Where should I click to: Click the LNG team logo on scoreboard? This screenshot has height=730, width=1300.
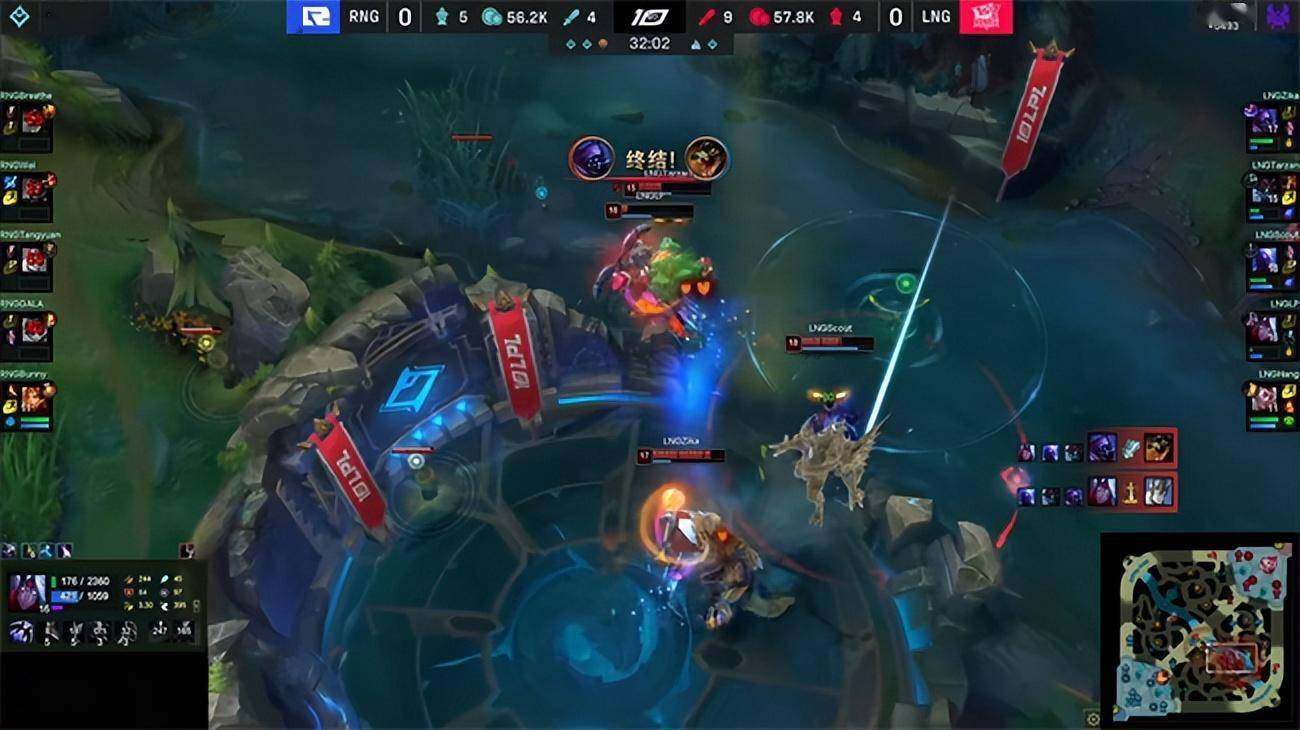click(986, 17)
